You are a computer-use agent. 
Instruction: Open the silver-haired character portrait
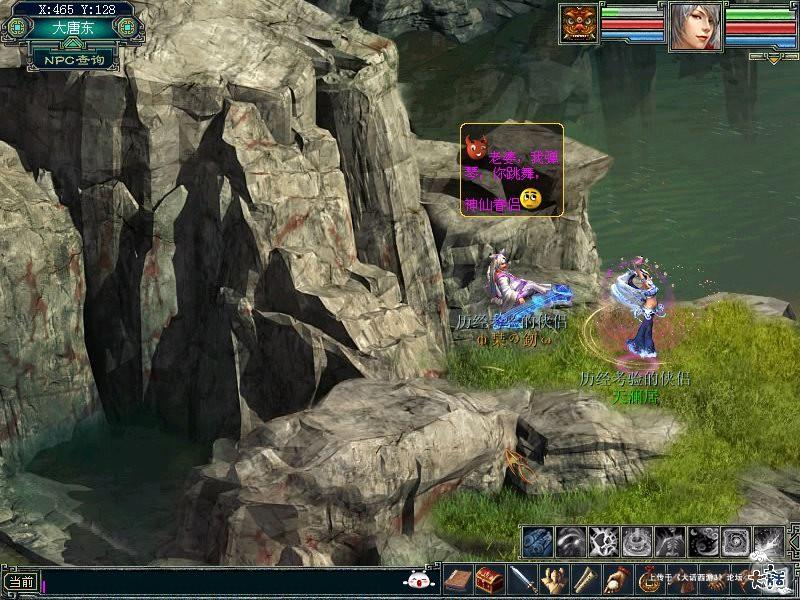click(696, 25)
